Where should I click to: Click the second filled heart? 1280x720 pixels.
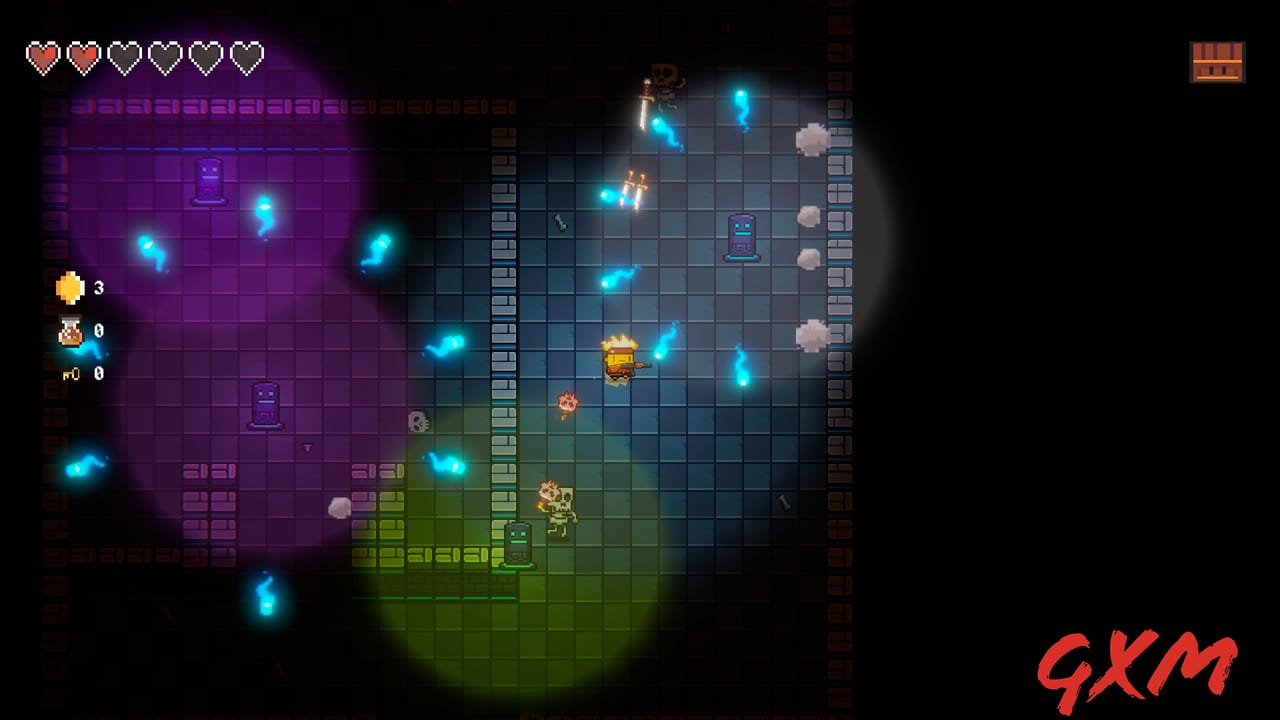[x=82, y=56]
